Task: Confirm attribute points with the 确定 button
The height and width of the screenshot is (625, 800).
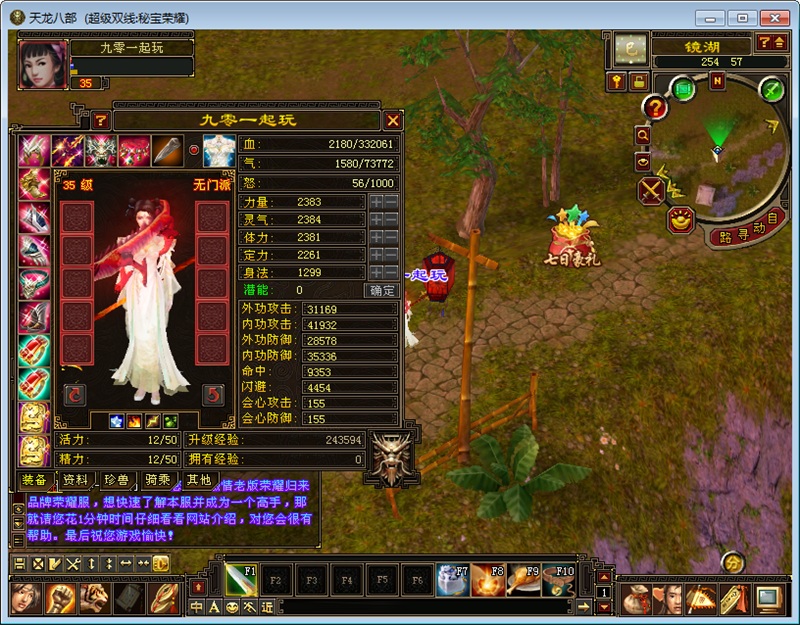Action: pos(382,290)
